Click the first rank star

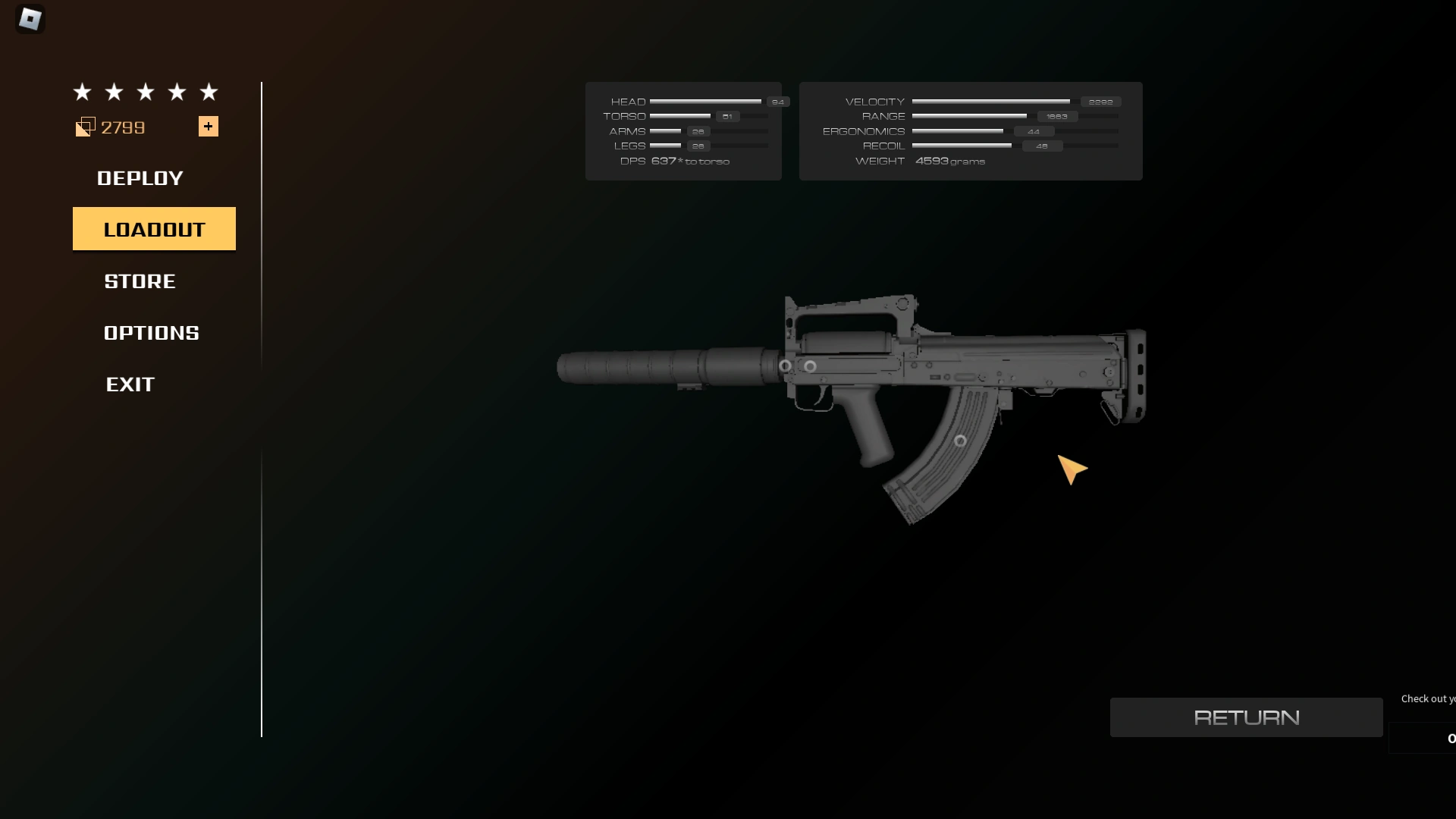tap(81, 92)
